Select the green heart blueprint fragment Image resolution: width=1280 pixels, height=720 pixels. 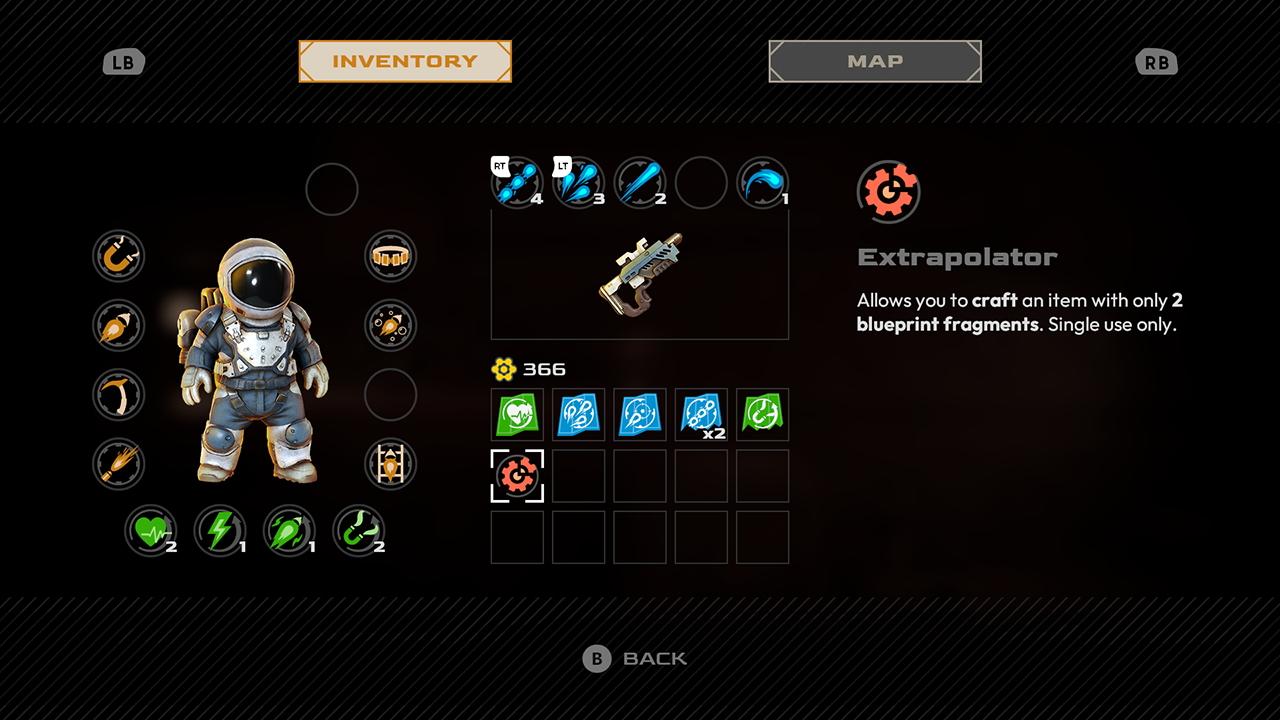click(517, 414)
